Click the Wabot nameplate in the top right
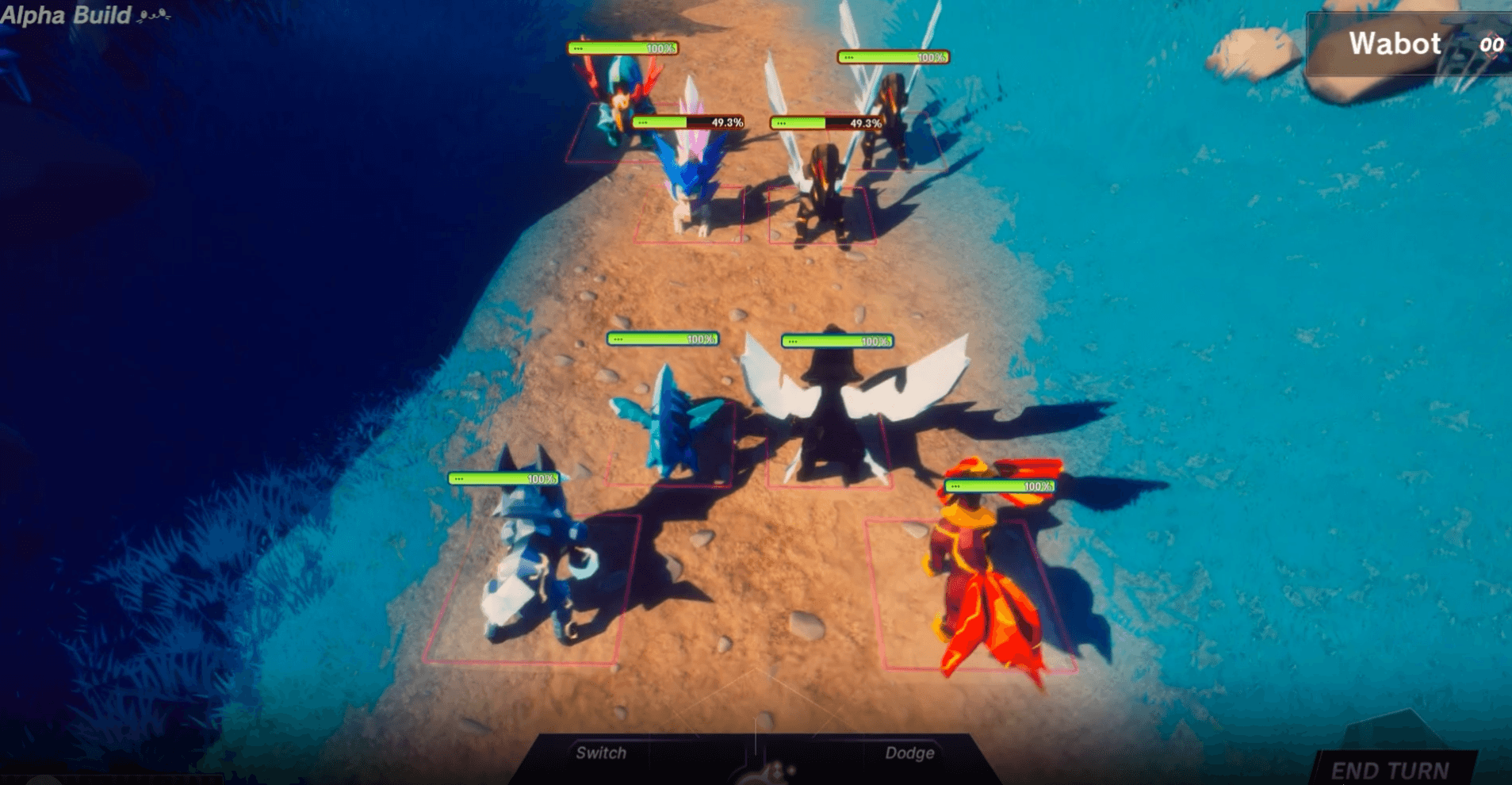The image size is (1512, 785). pyautogui.click(x=1395, y=43)
